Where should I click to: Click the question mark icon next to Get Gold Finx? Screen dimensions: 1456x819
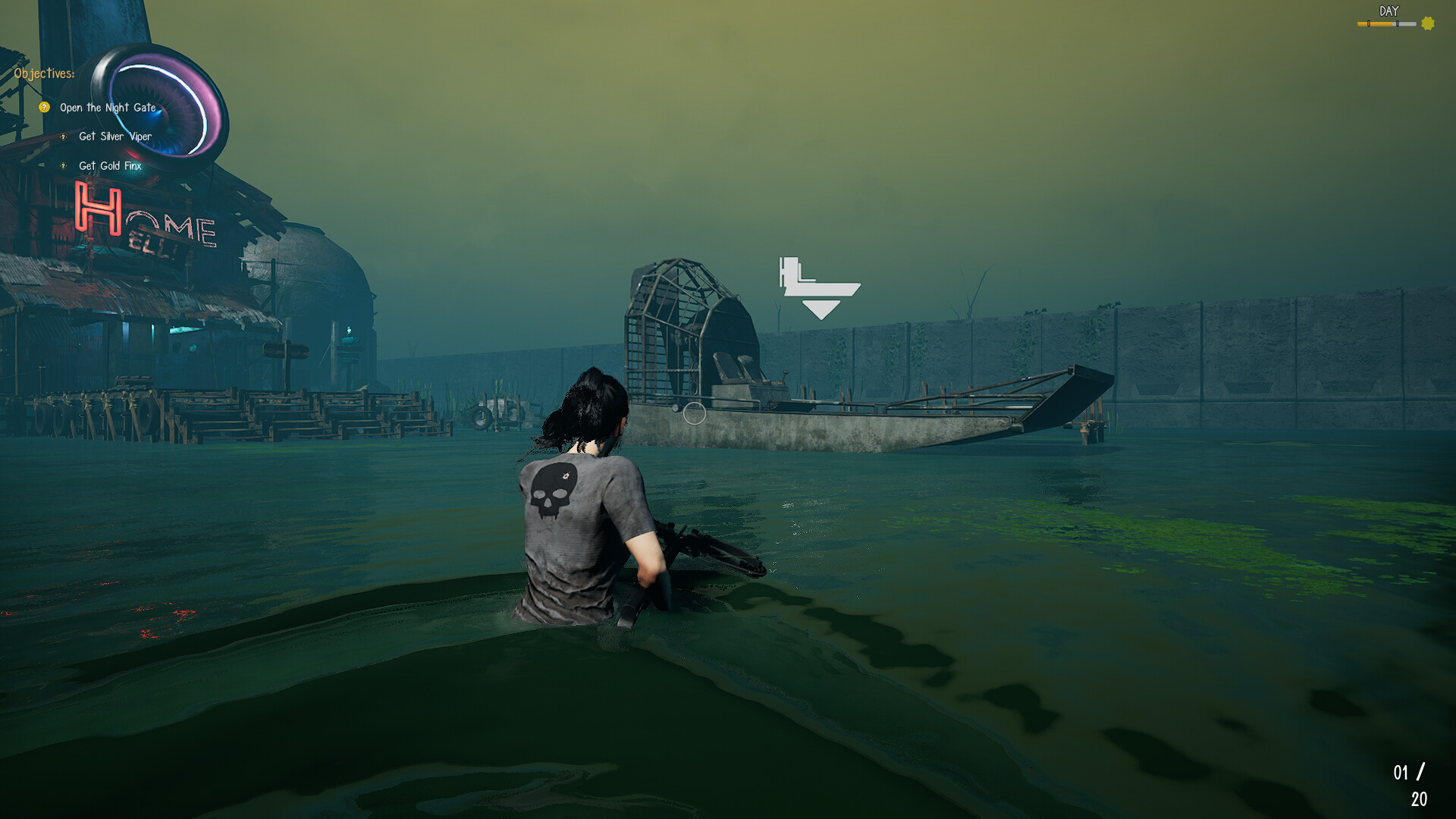[63, 166]
